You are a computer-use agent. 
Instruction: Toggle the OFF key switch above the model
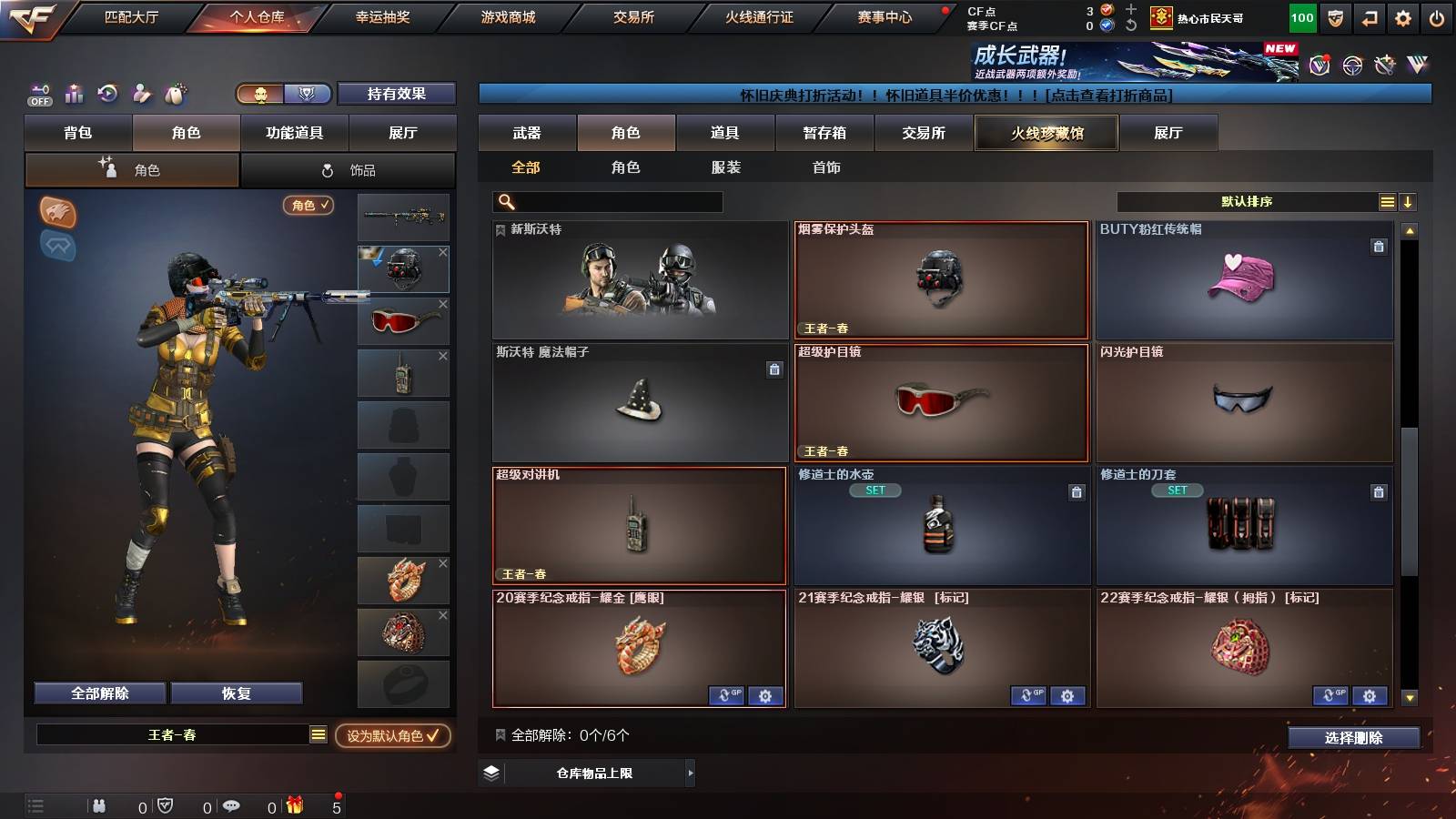pyautogui.click(x=37, y=94)
